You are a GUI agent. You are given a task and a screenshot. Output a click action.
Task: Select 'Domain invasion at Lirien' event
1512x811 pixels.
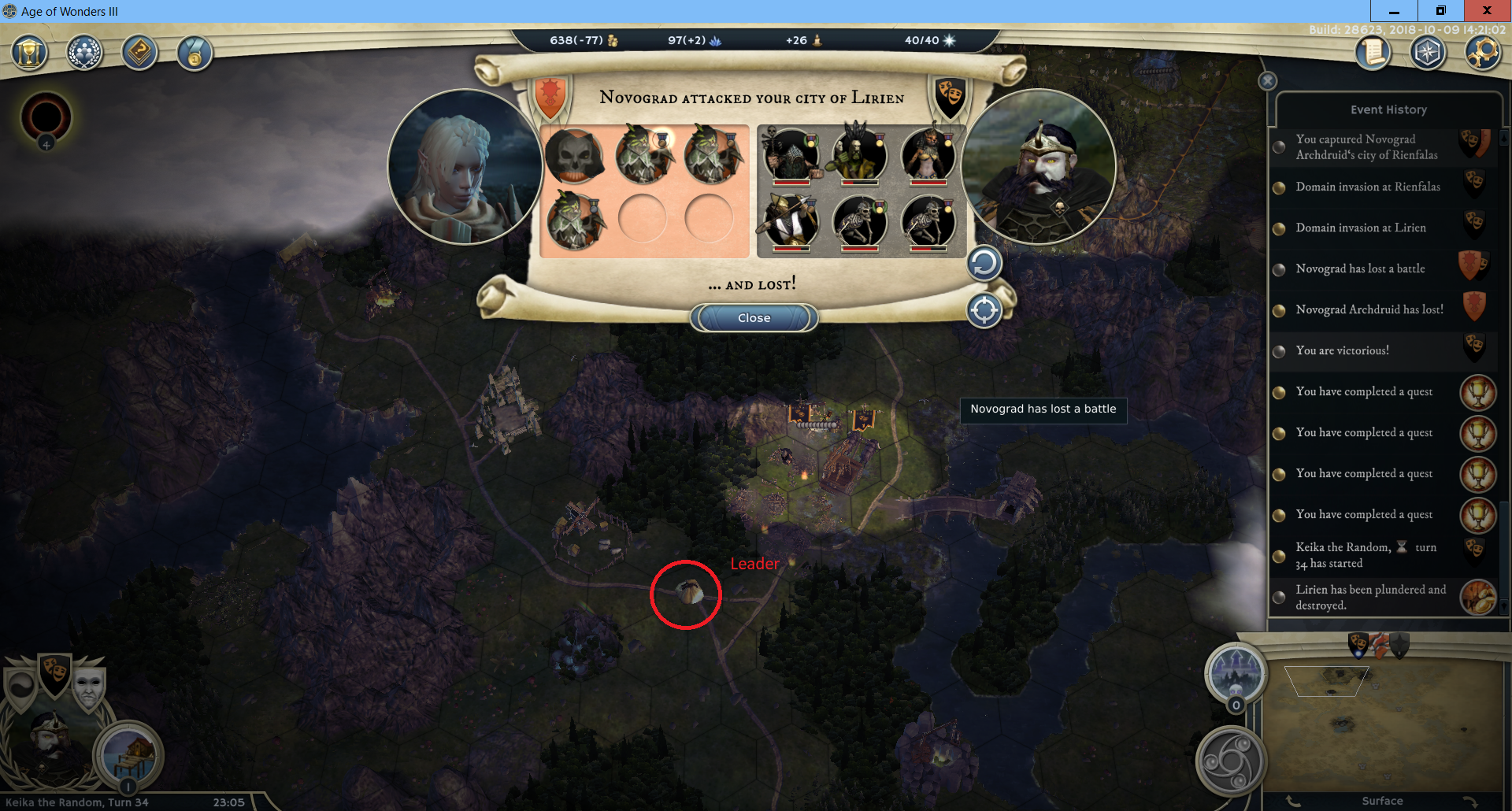coord(1360,228)
